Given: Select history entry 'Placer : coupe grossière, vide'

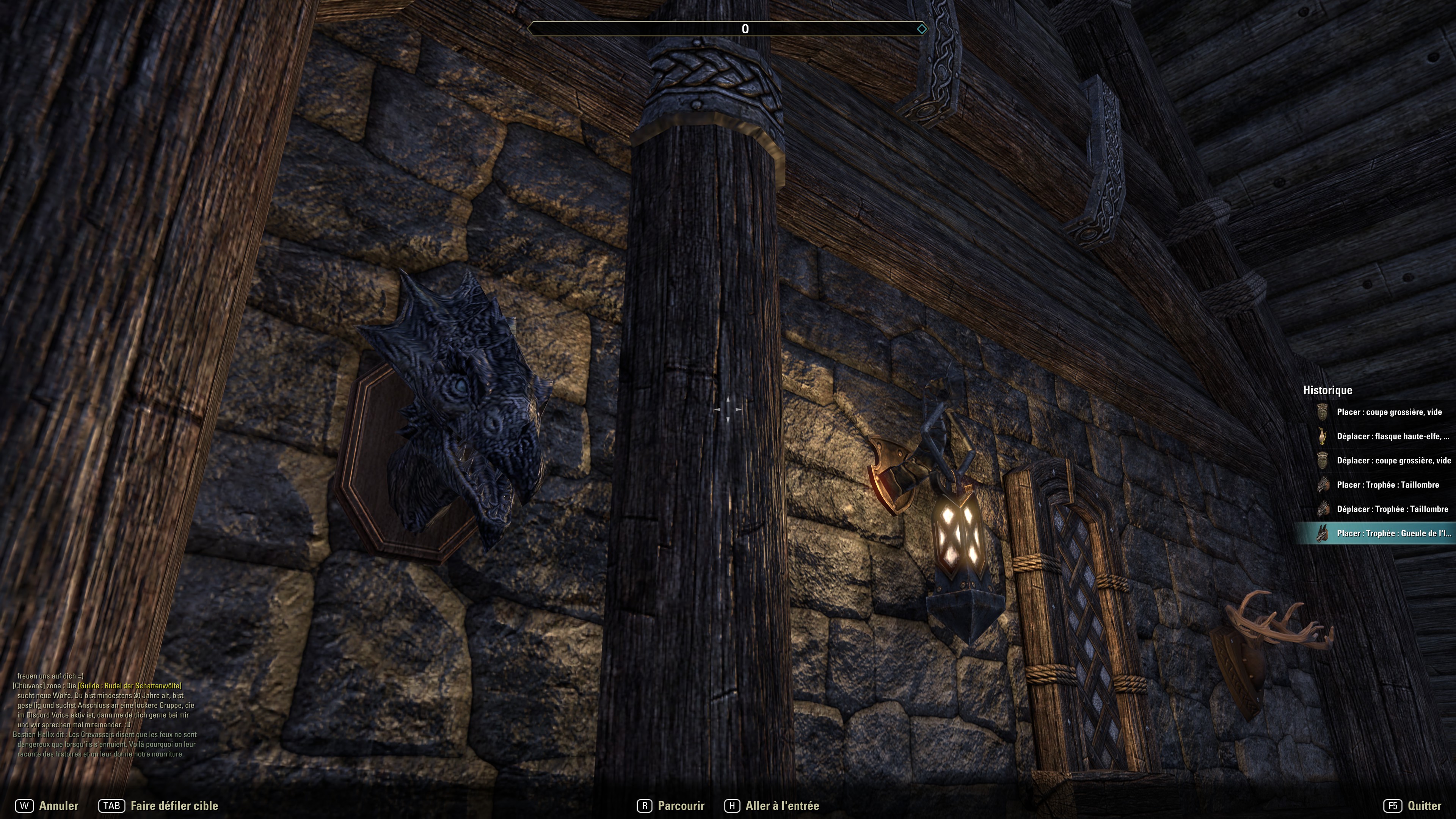Looking at the screenshot, I should 1388,412.
